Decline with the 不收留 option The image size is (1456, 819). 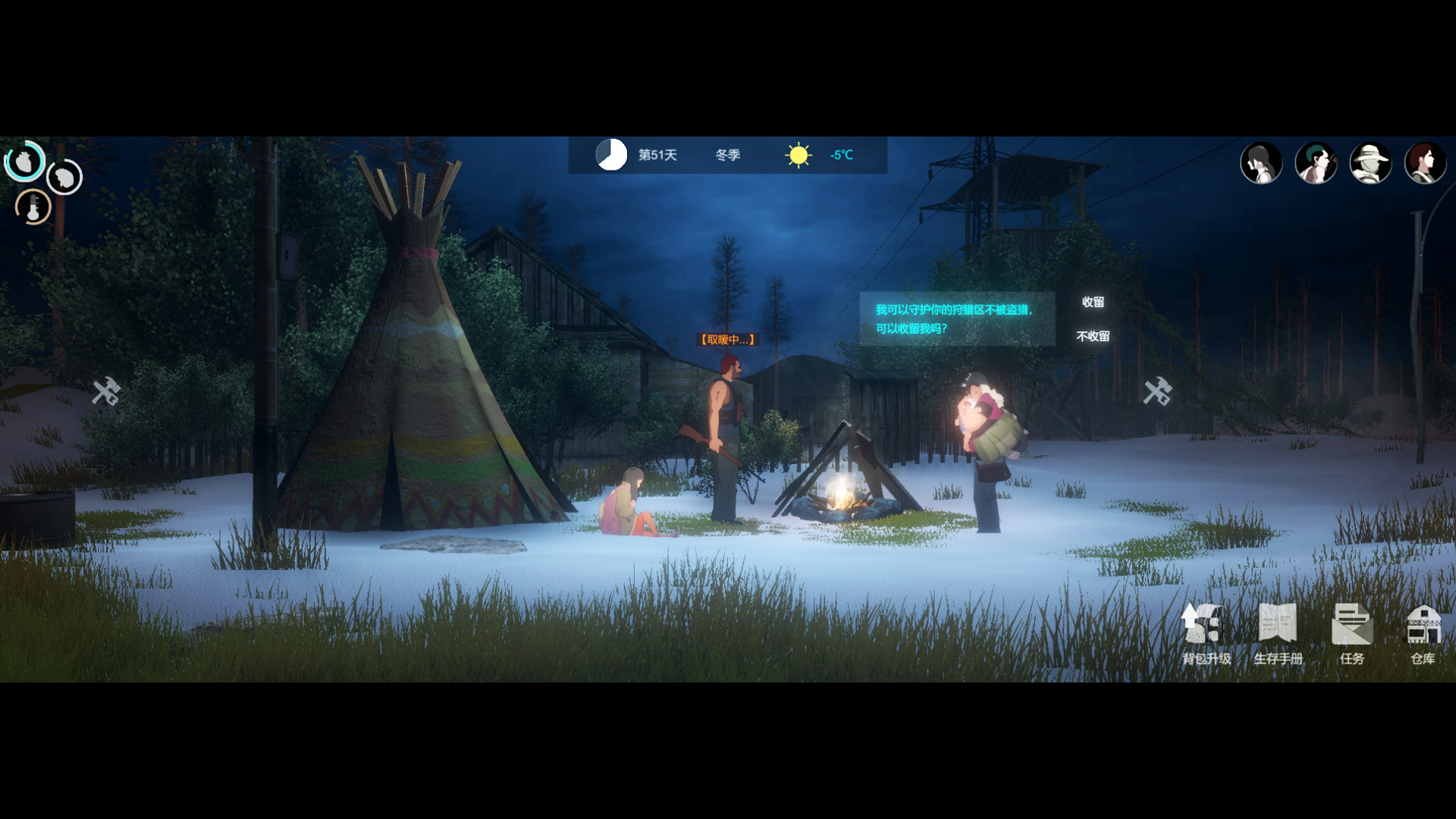[x=1093, y=336]
